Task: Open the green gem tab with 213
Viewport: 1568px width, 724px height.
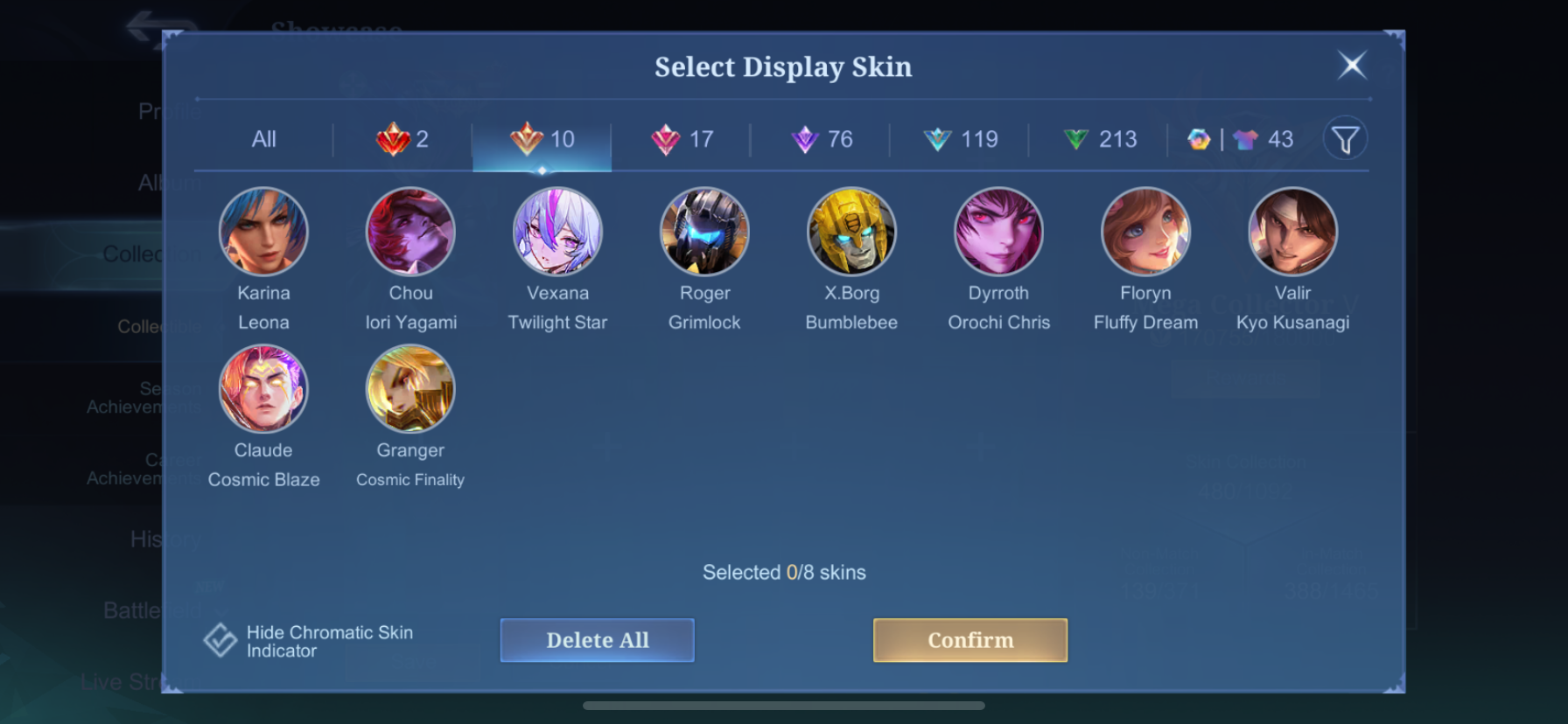Action: 1099,139
